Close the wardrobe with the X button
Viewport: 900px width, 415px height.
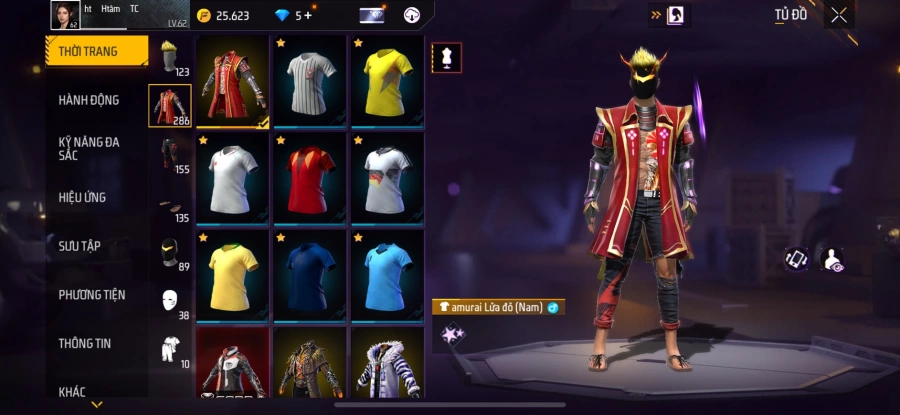(838, 15)
